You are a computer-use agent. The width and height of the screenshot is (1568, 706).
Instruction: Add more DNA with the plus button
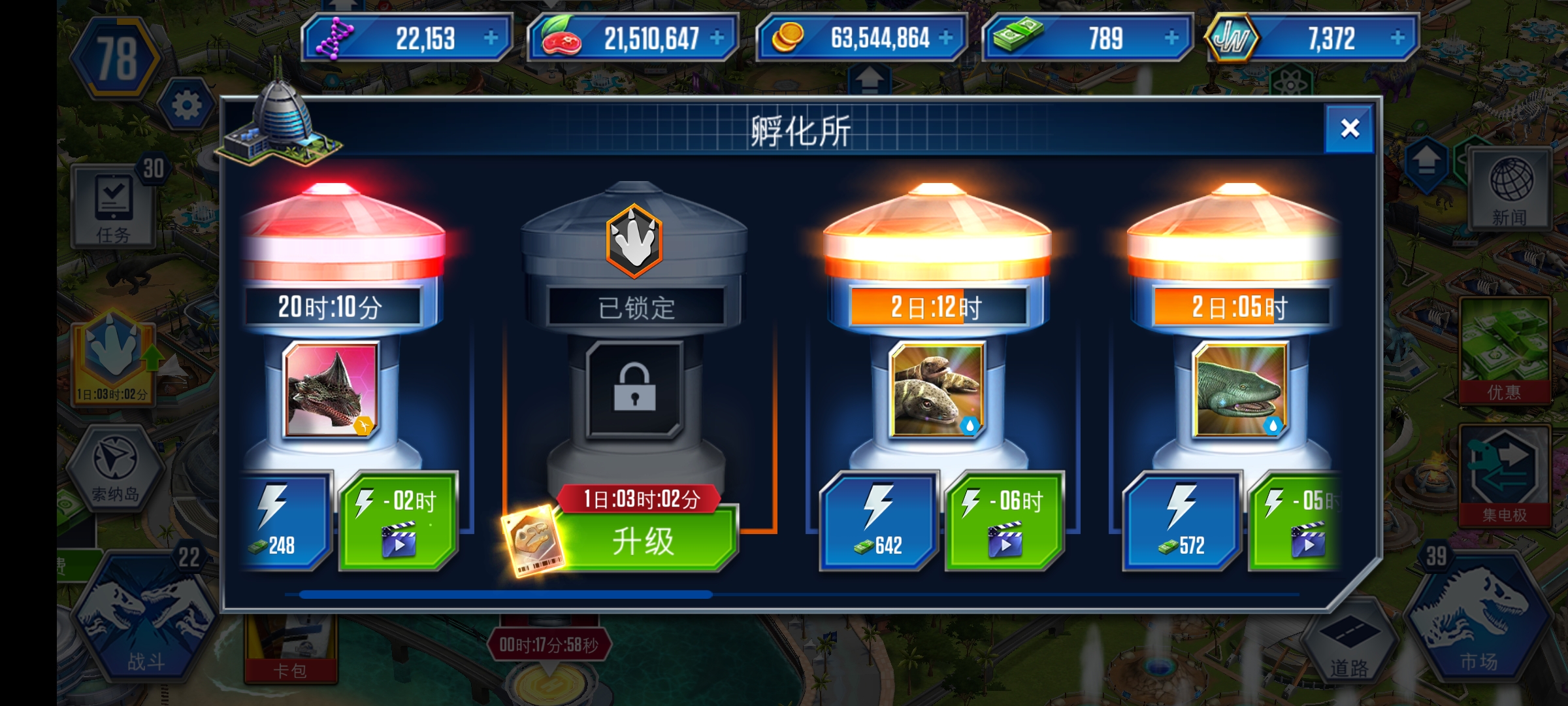click(x=491, y=38)
